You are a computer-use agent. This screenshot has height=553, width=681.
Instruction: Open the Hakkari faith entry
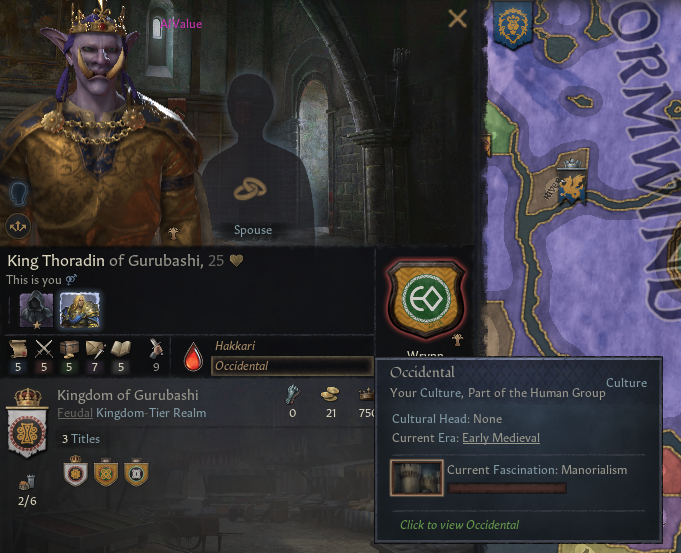[x=236, y=344]
